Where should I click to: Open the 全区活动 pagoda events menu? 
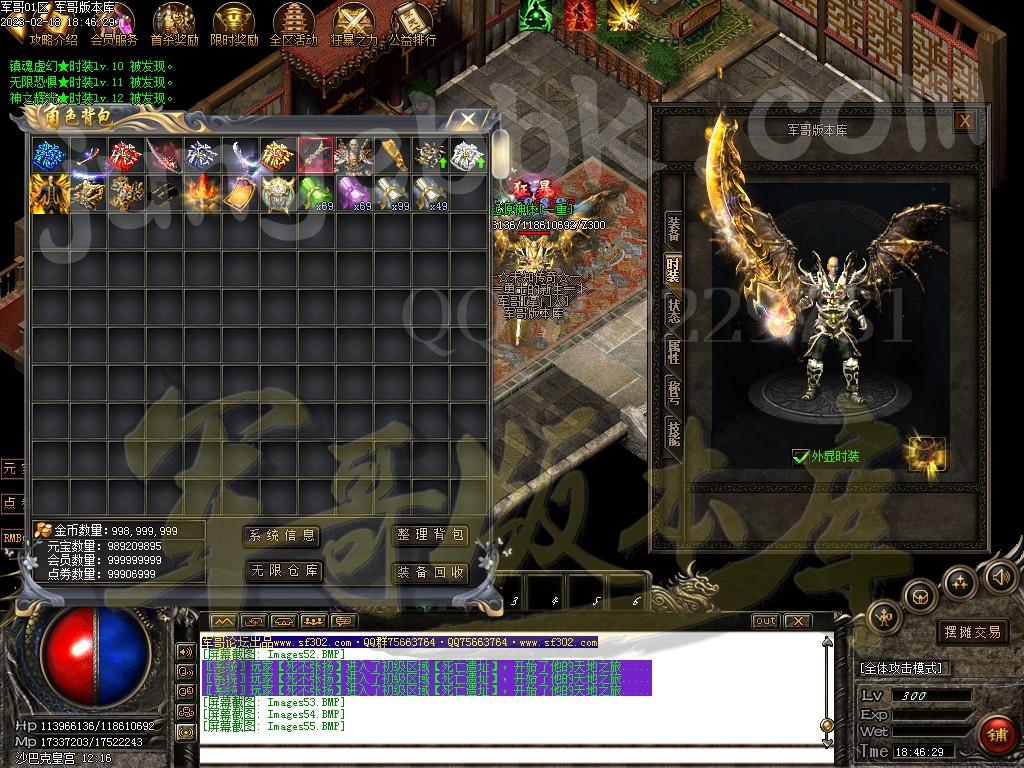pos(293,24)
